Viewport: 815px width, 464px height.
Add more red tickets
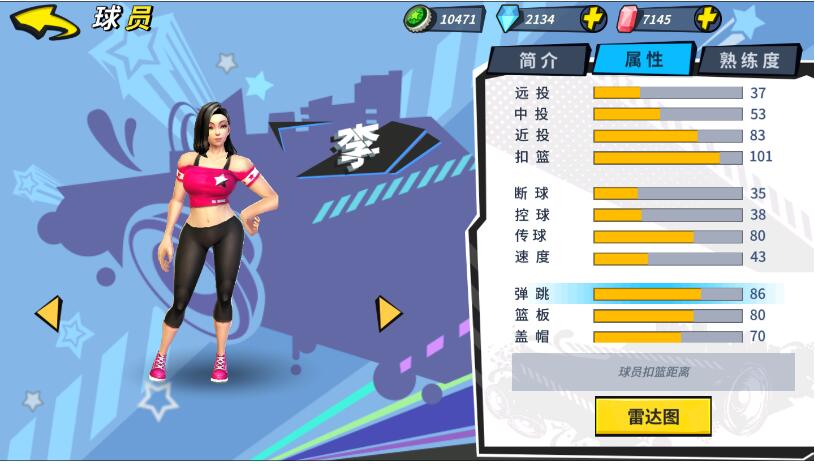(x=707, y=18)
